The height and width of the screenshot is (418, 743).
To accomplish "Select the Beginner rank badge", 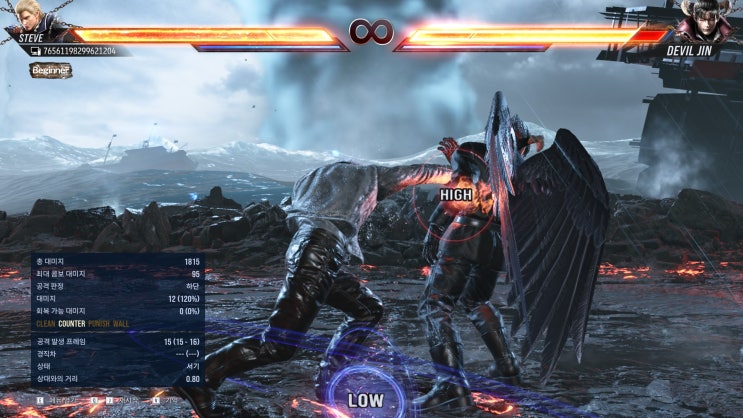I will (x=50, y=71).
